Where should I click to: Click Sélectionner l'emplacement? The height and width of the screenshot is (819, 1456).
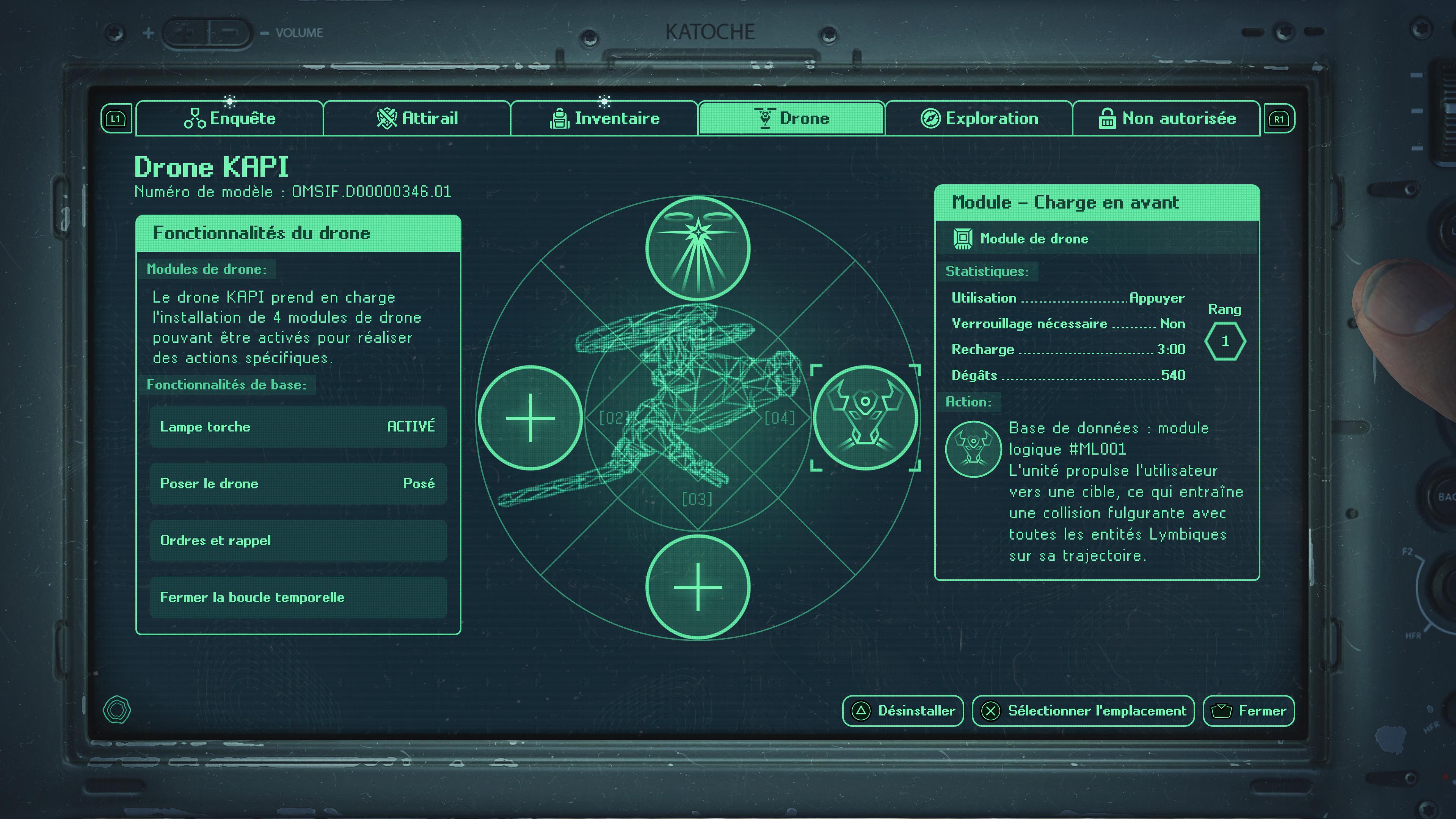tap(1083, 711)
